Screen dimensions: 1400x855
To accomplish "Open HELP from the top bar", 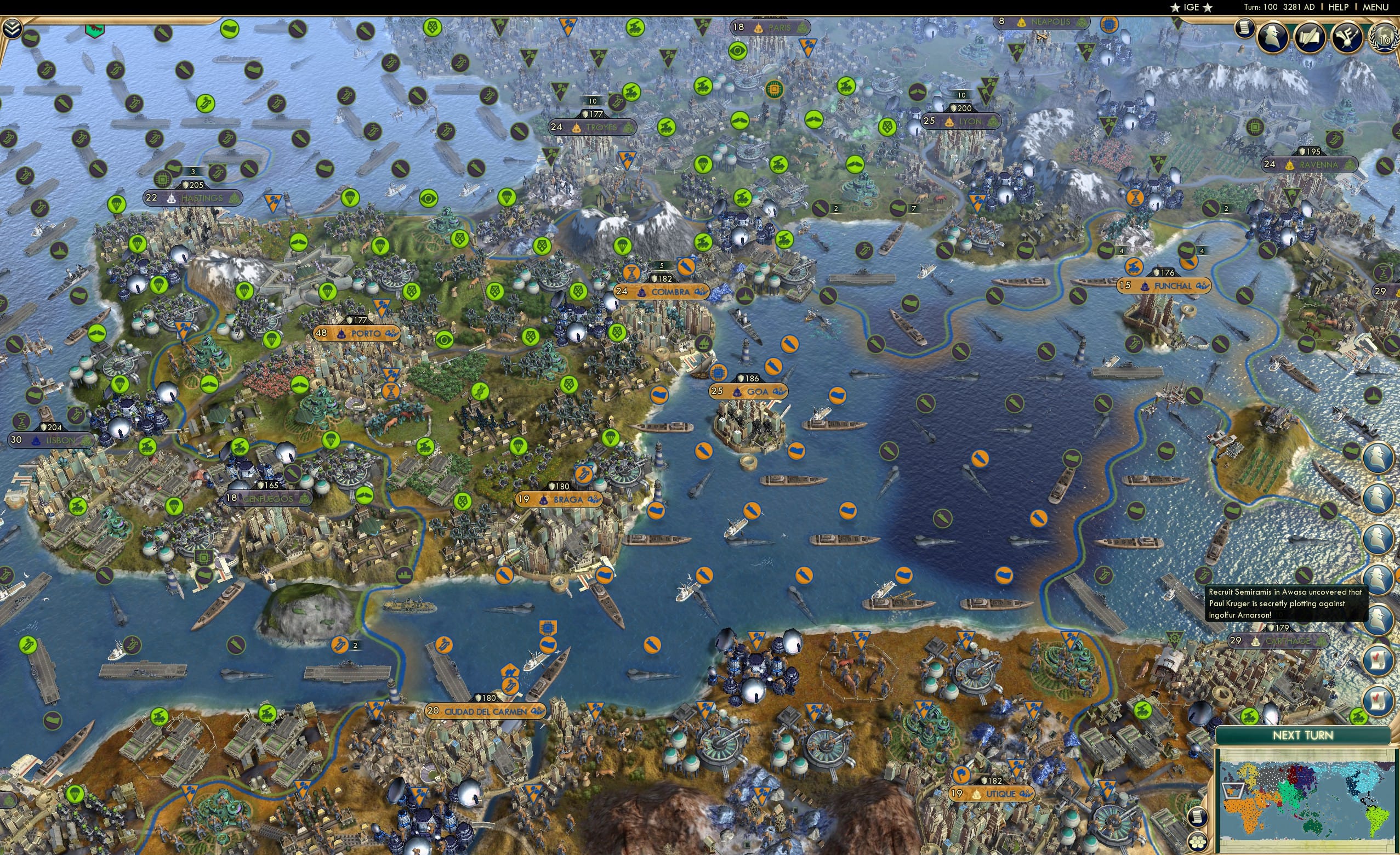I will (1339, 7).
